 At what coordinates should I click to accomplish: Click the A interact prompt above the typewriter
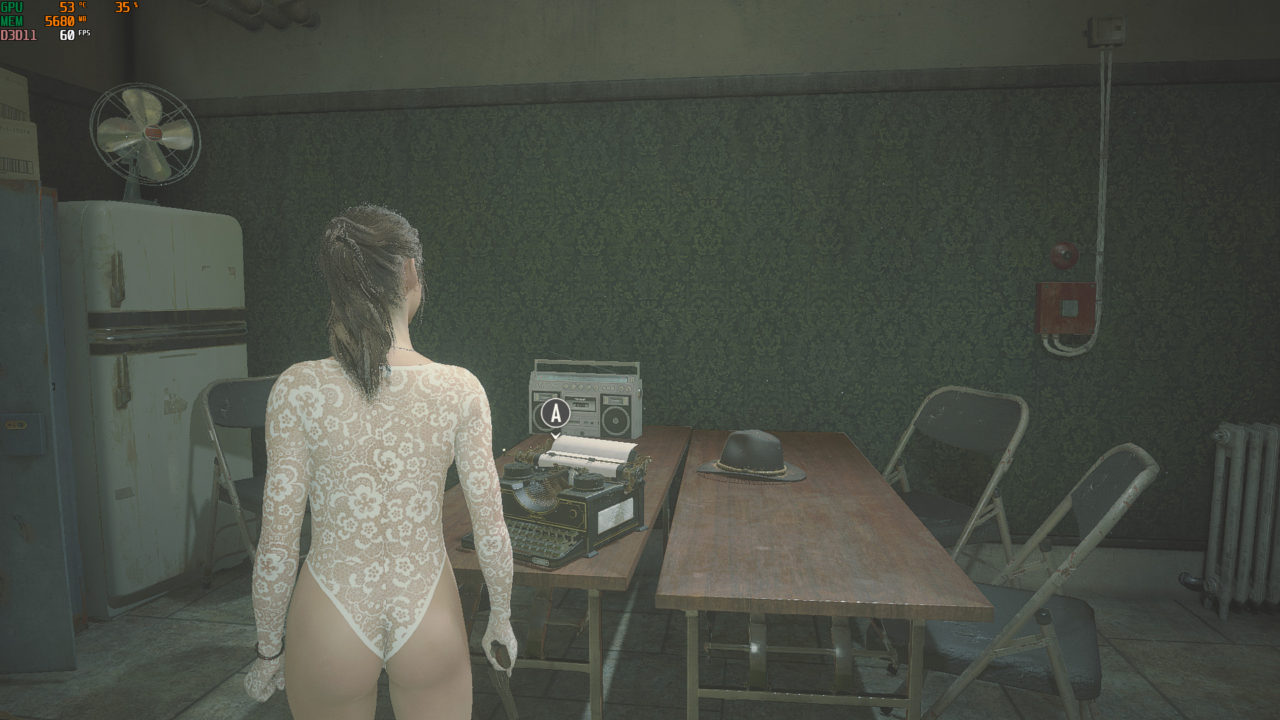555,413
